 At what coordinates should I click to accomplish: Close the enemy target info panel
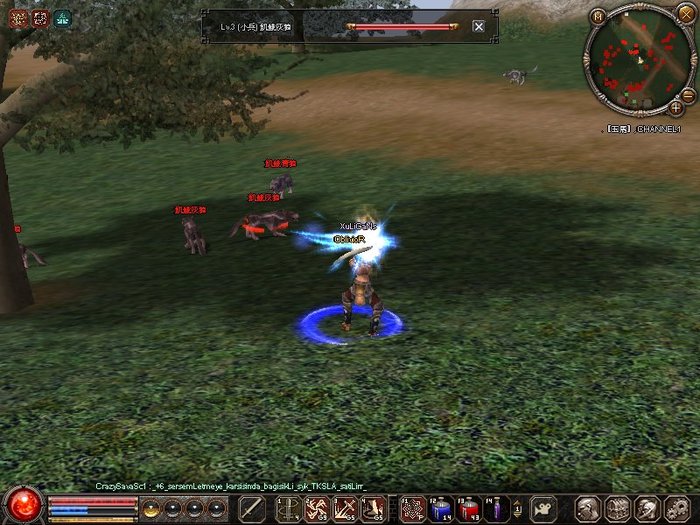478,26
